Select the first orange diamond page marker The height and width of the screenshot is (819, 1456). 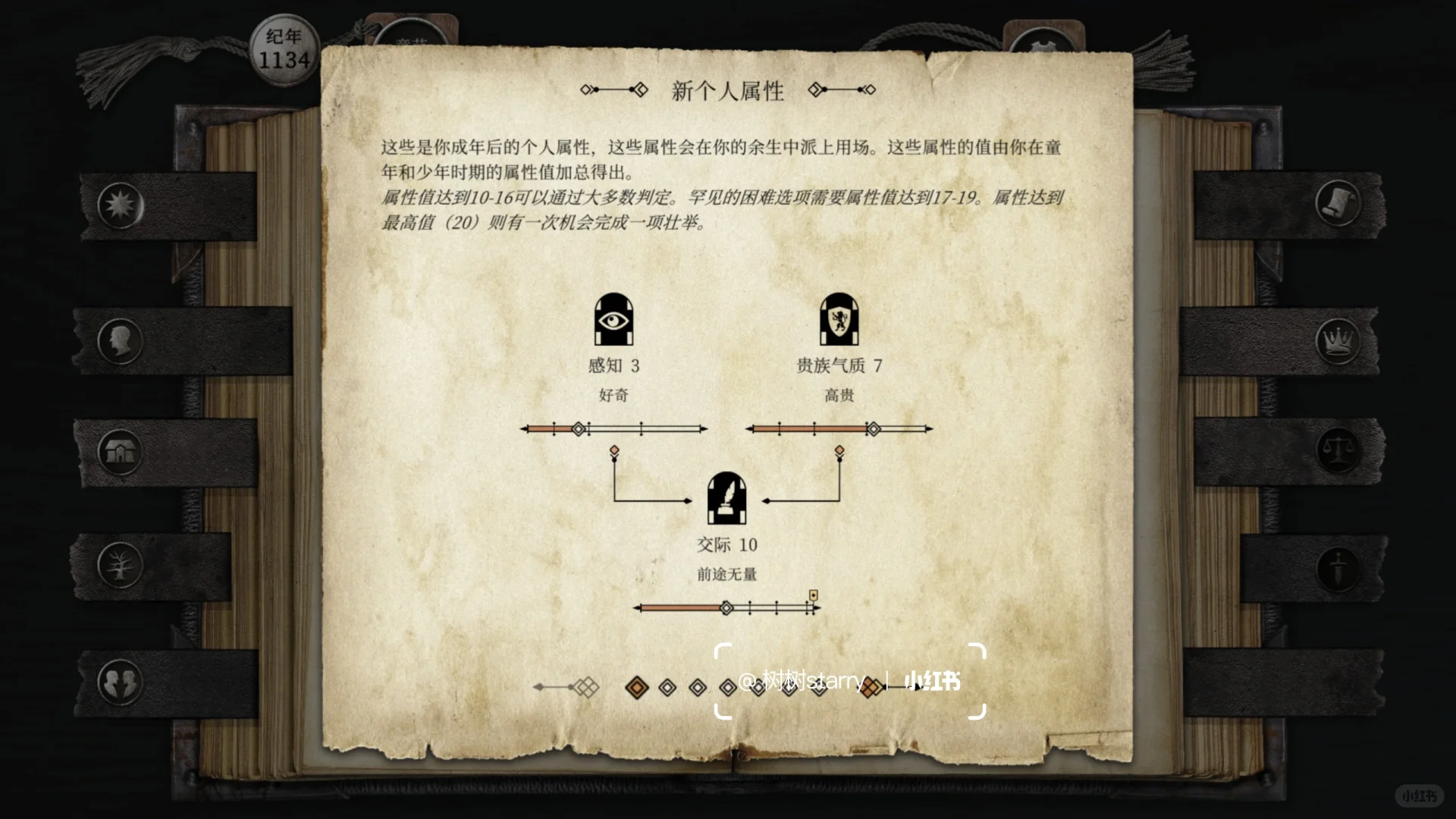[x=636, y=687]
